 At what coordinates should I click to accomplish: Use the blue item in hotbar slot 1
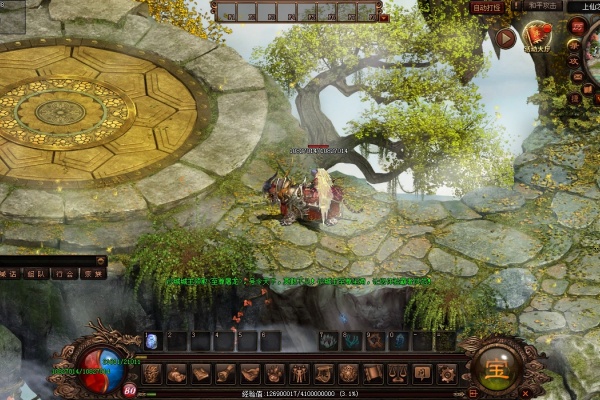152,341
